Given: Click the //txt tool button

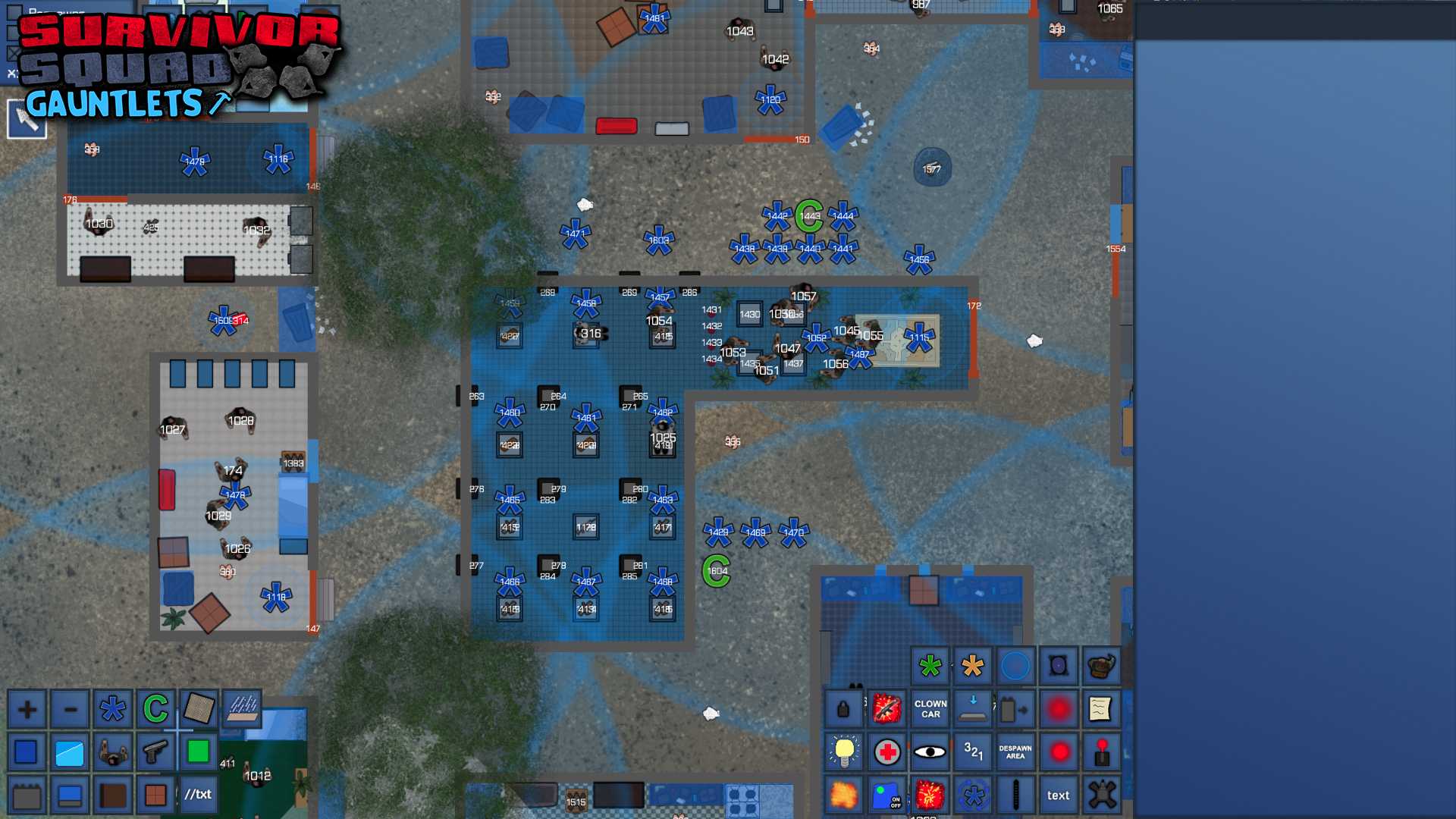Looking at the screenshot, I should click(199, 795).
